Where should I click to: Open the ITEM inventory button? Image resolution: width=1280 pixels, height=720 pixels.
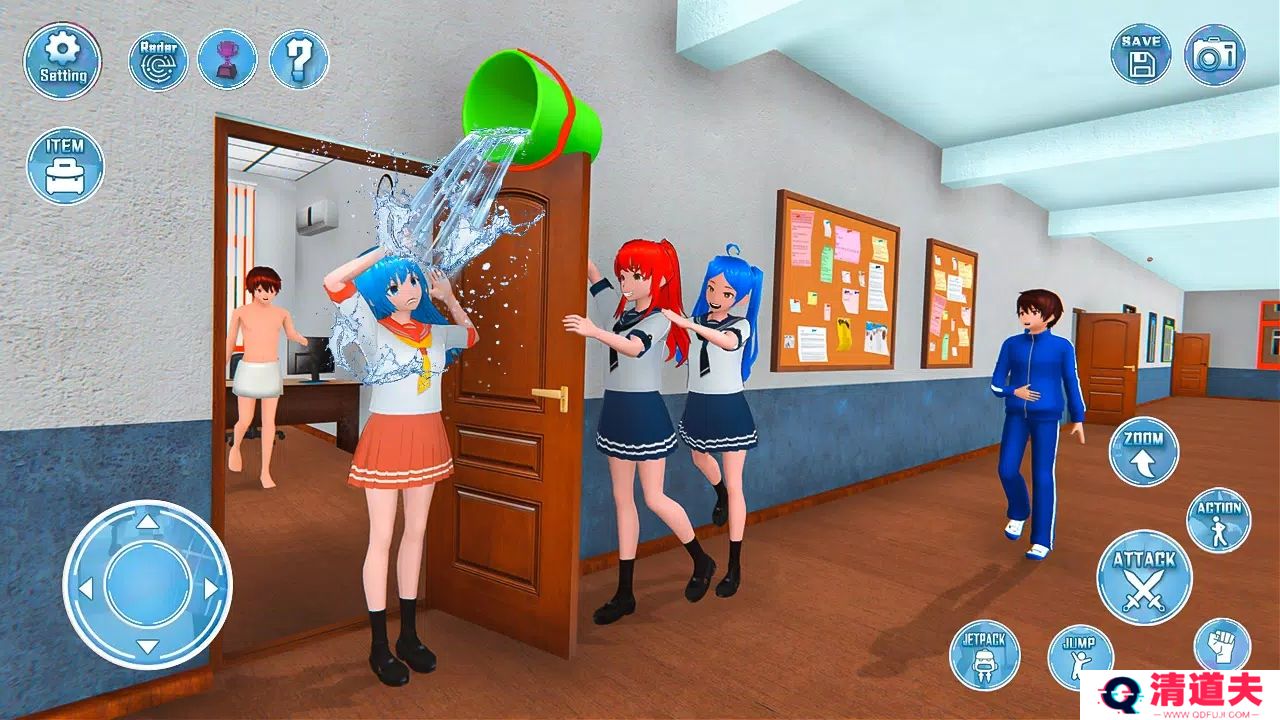coord(65,165)
